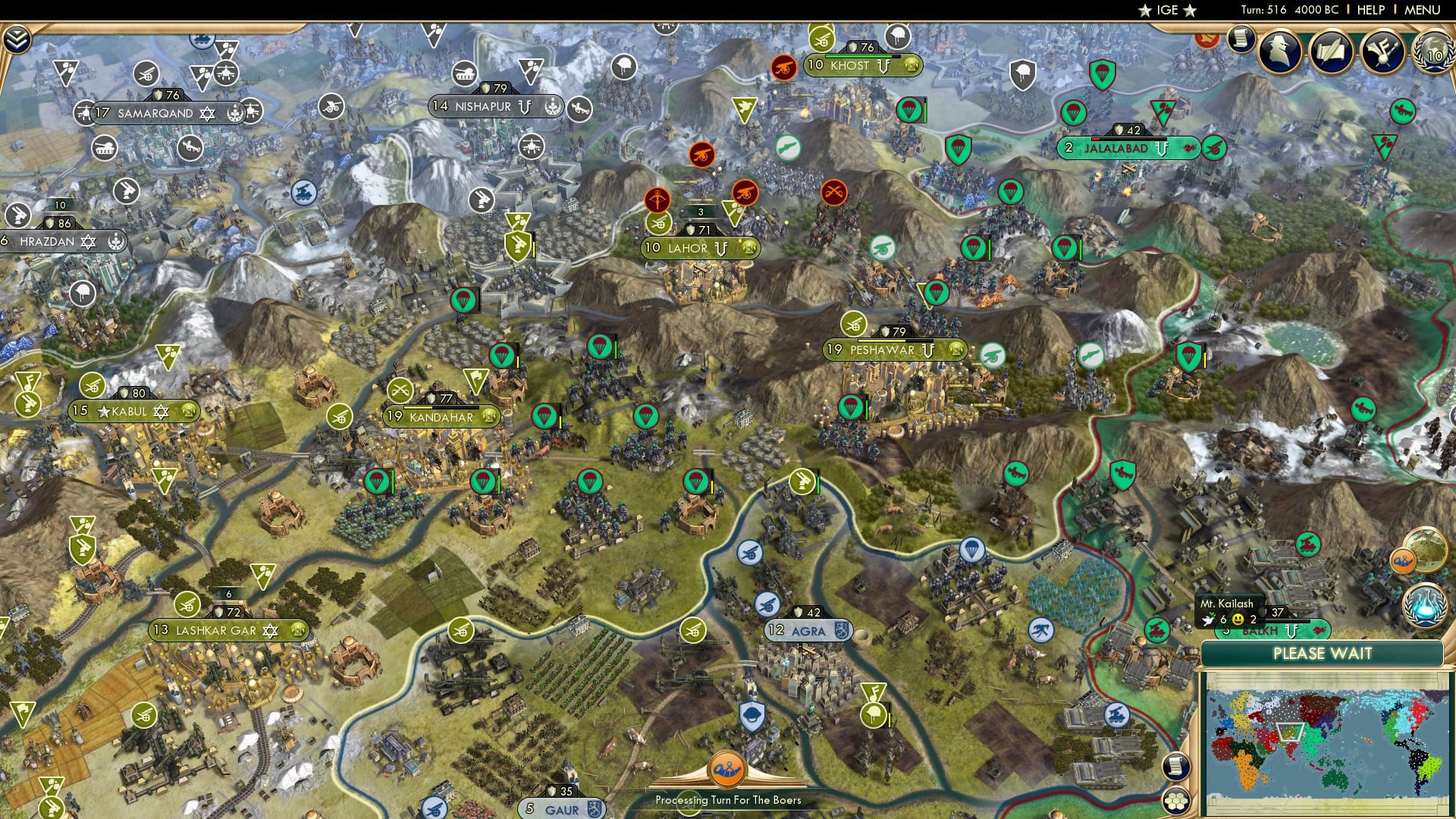Click the Star of David icon on Samarqand's banner

coord(207,114)
